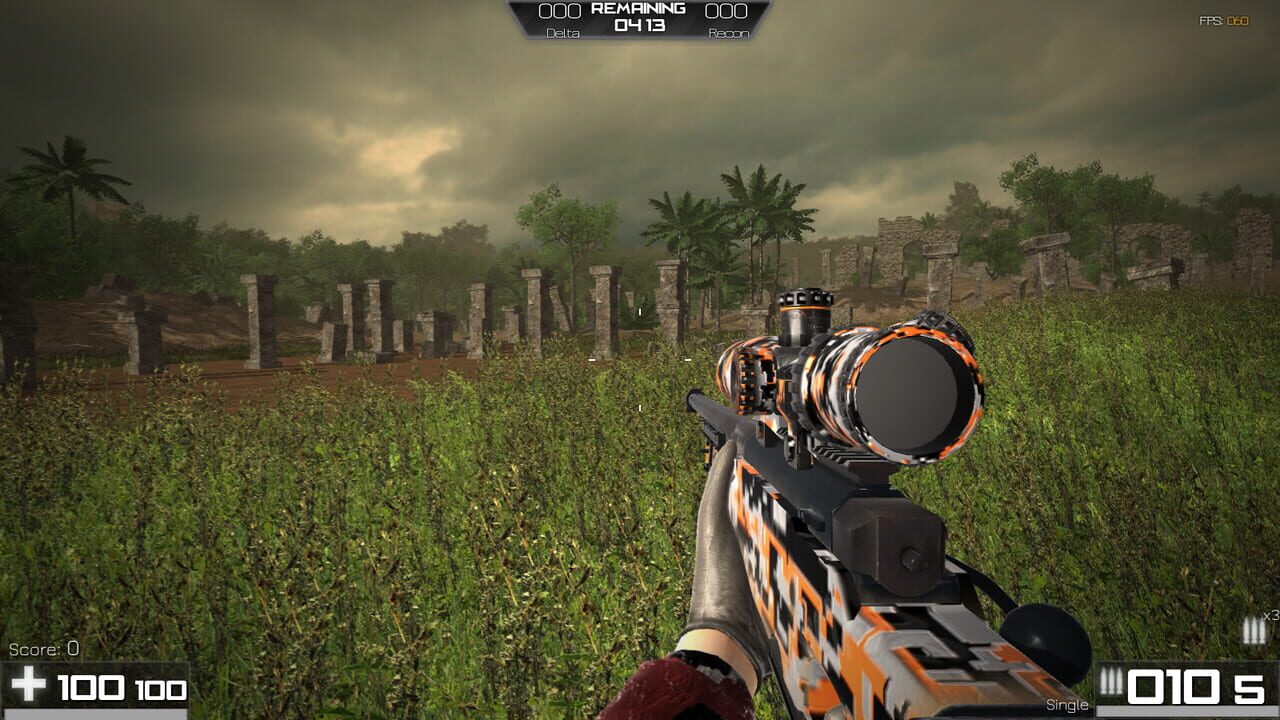Open the Recon team score panel
This screenshot has height=720, width=1280.
coord(726,22)
